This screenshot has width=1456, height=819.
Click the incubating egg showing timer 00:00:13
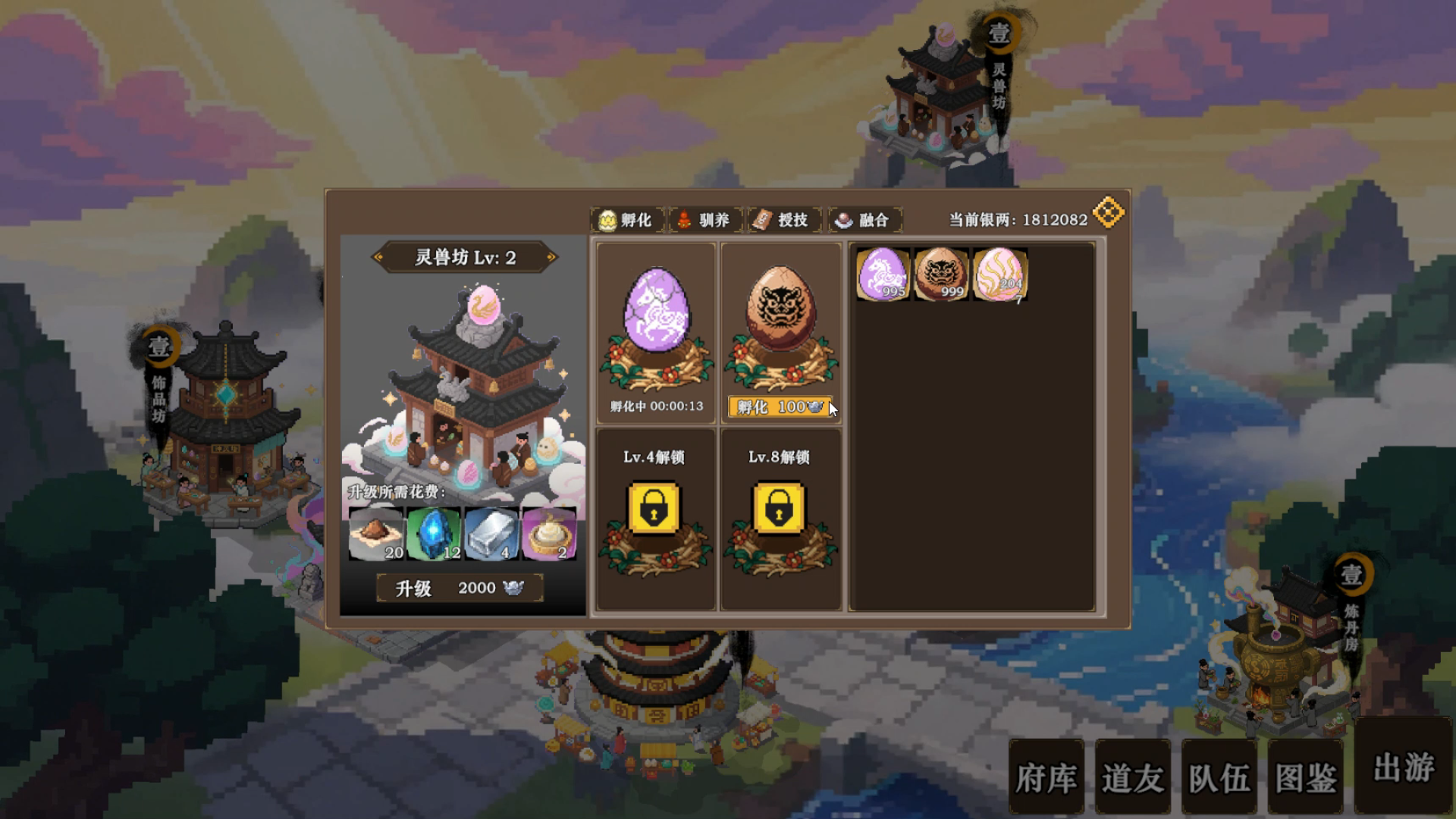[x=657, y=326]
